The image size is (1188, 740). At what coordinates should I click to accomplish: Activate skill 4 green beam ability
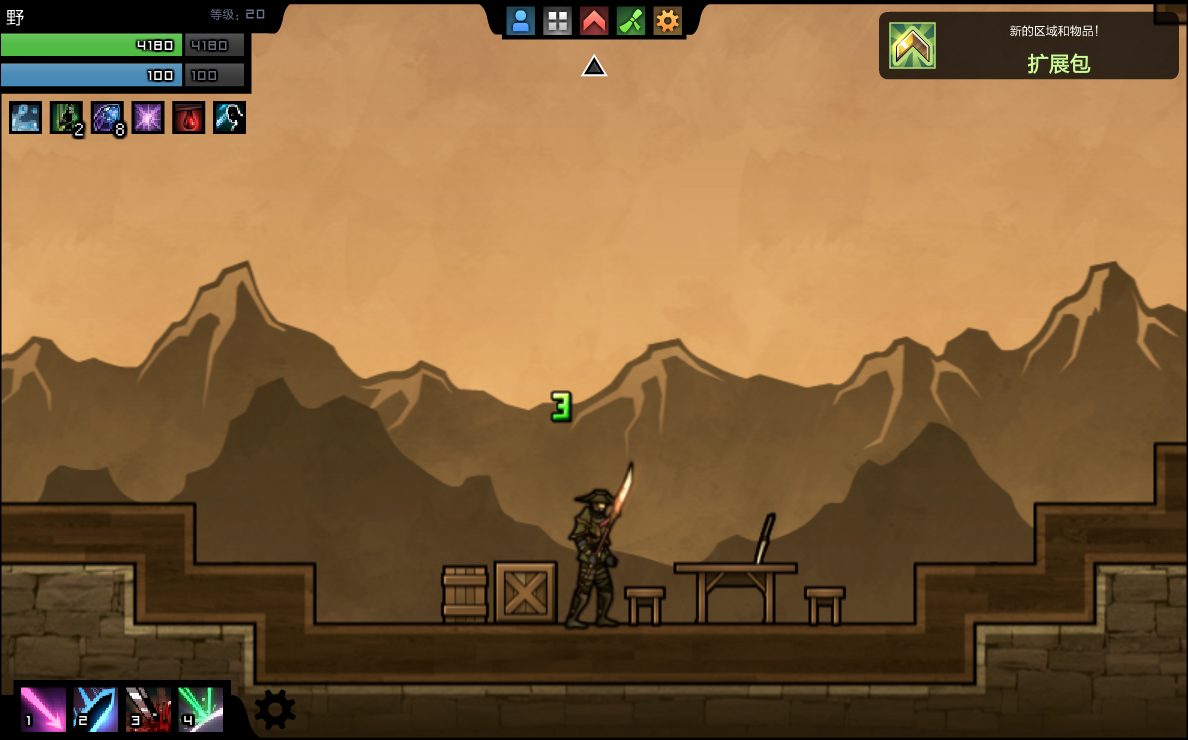(200, 709)
